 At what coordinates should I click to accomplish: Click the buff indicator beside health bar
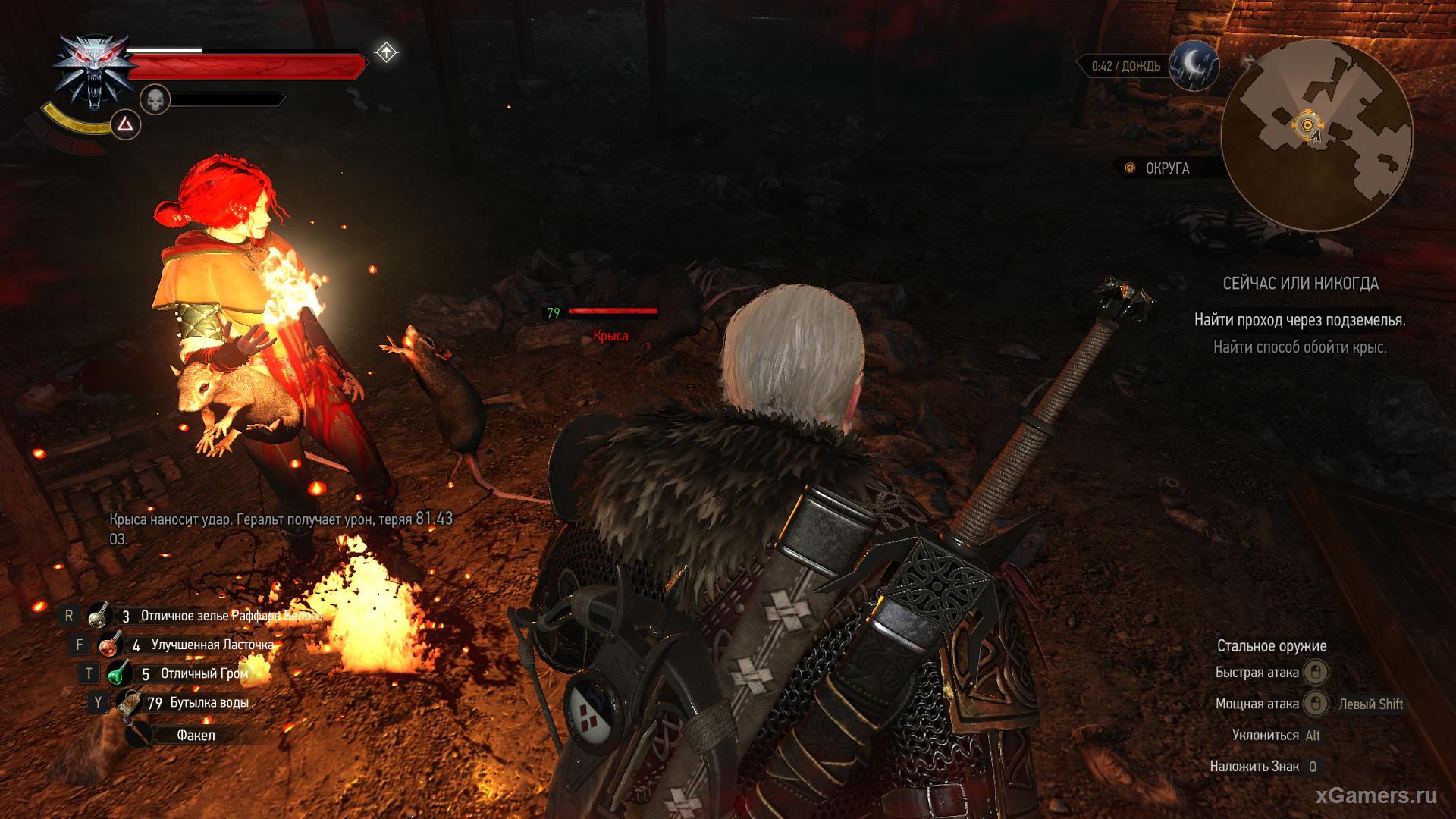coord(386,52)
